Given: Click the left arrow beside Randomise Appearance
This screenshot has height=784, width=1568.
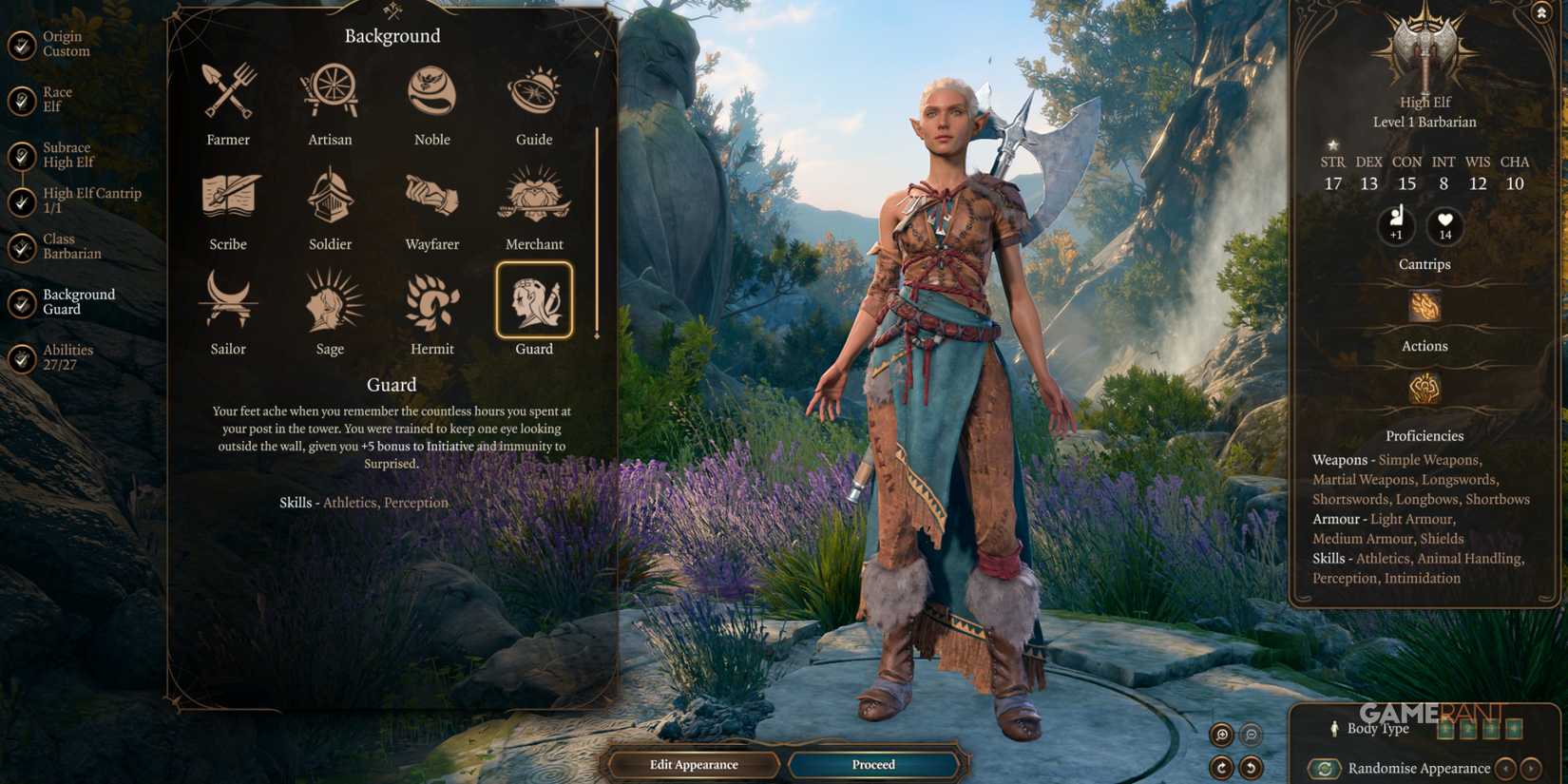Looking at the screenshot, I should coord(1506,769).
